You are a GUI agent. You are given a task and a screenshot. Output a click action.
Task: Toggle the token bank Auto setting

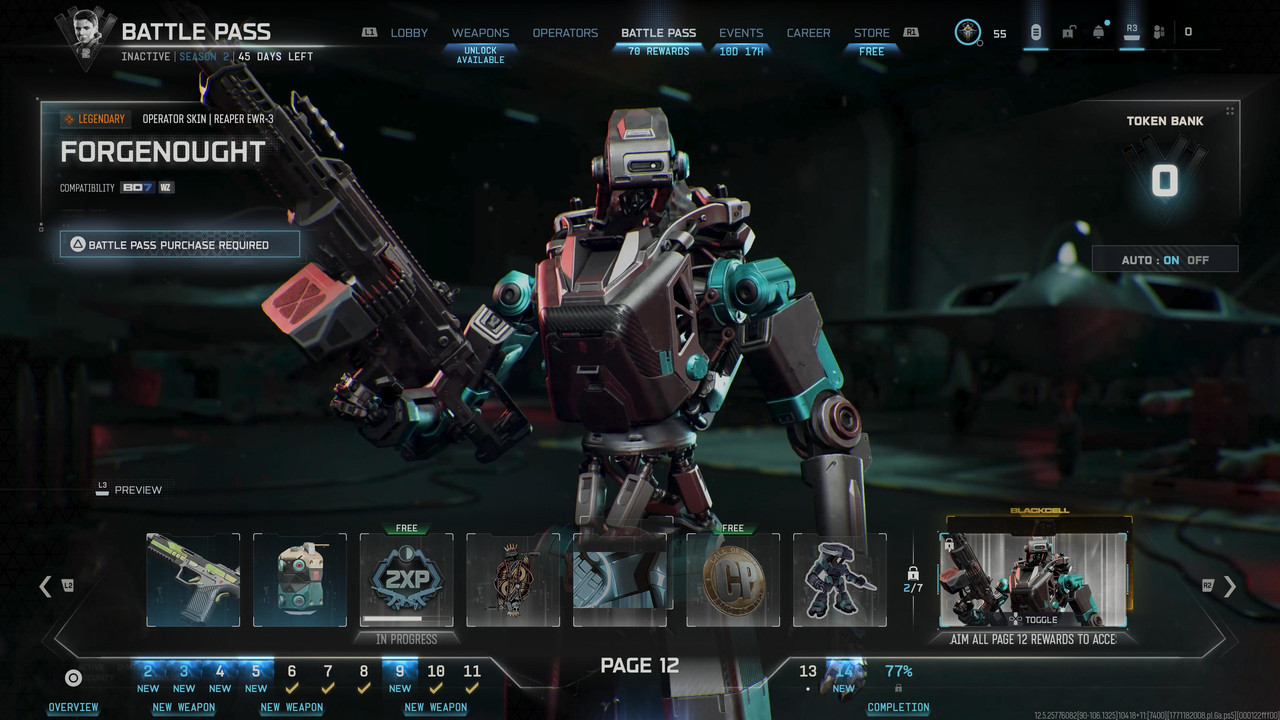point(1165,260)
